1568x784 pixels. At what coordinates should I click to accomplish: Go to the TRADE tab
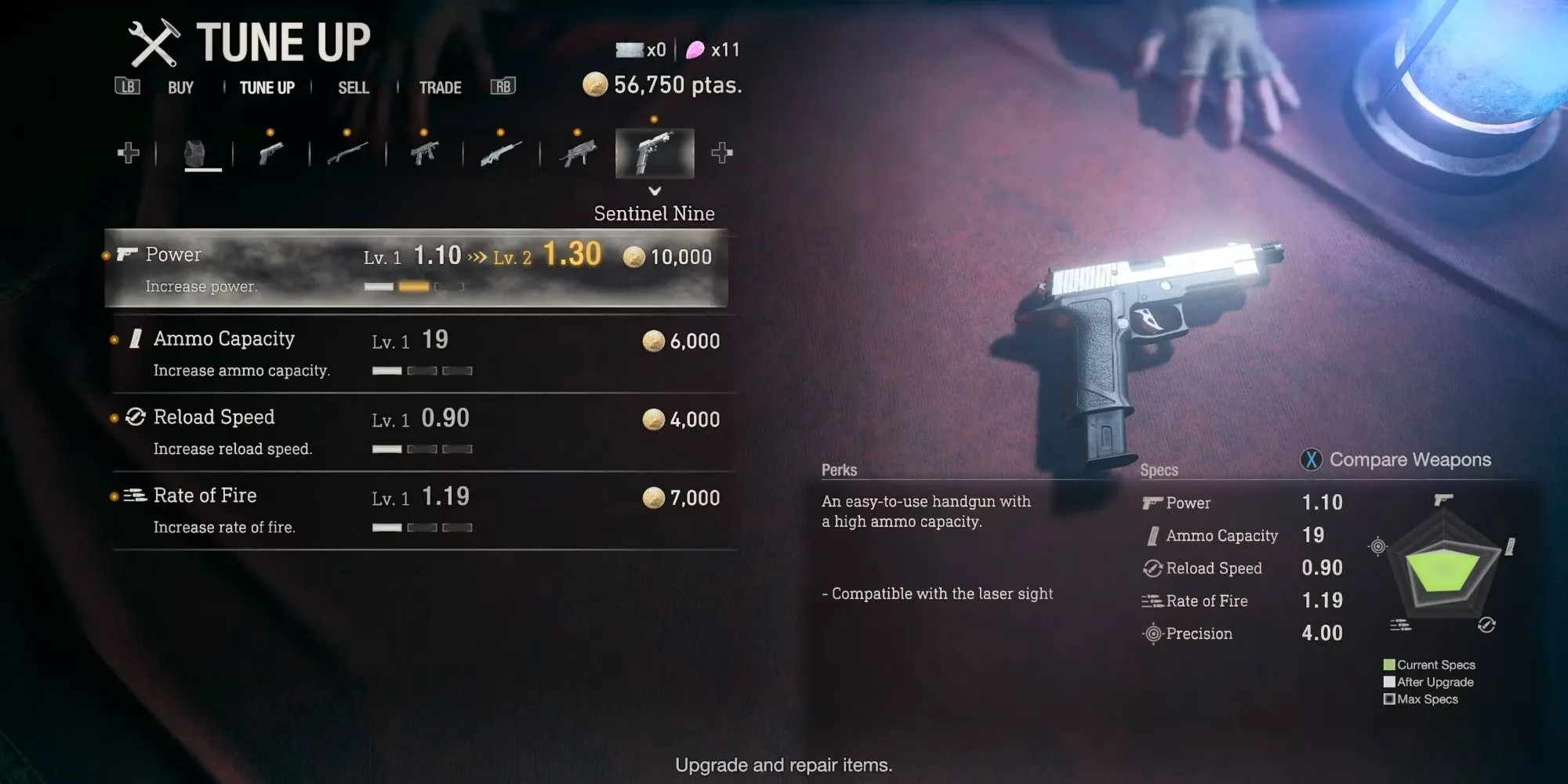click(x=440, y=88)
